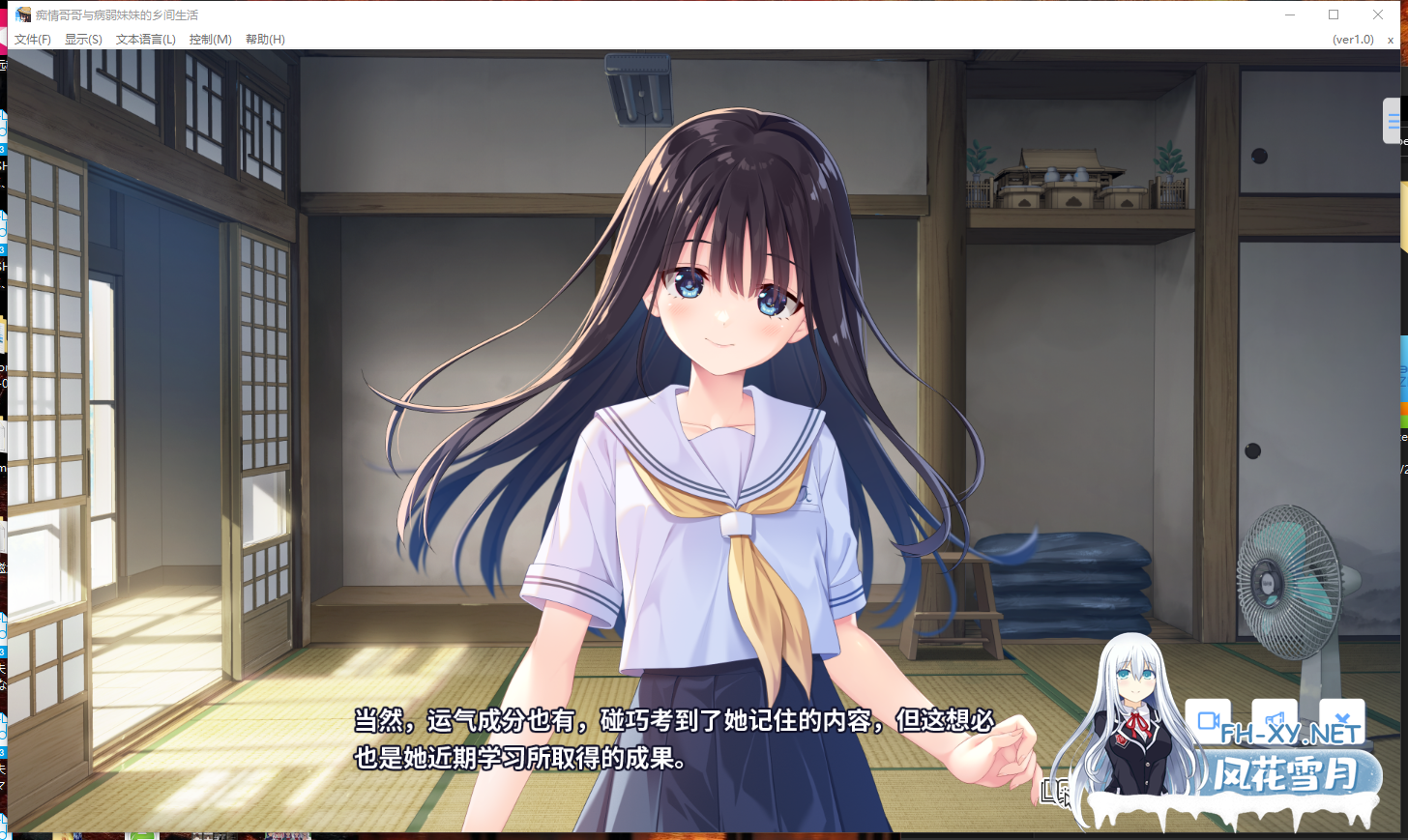Screen dimensions: 1408x840
Task: Toggle voice playback with the megaphone button
Action: pos(1275,719)
